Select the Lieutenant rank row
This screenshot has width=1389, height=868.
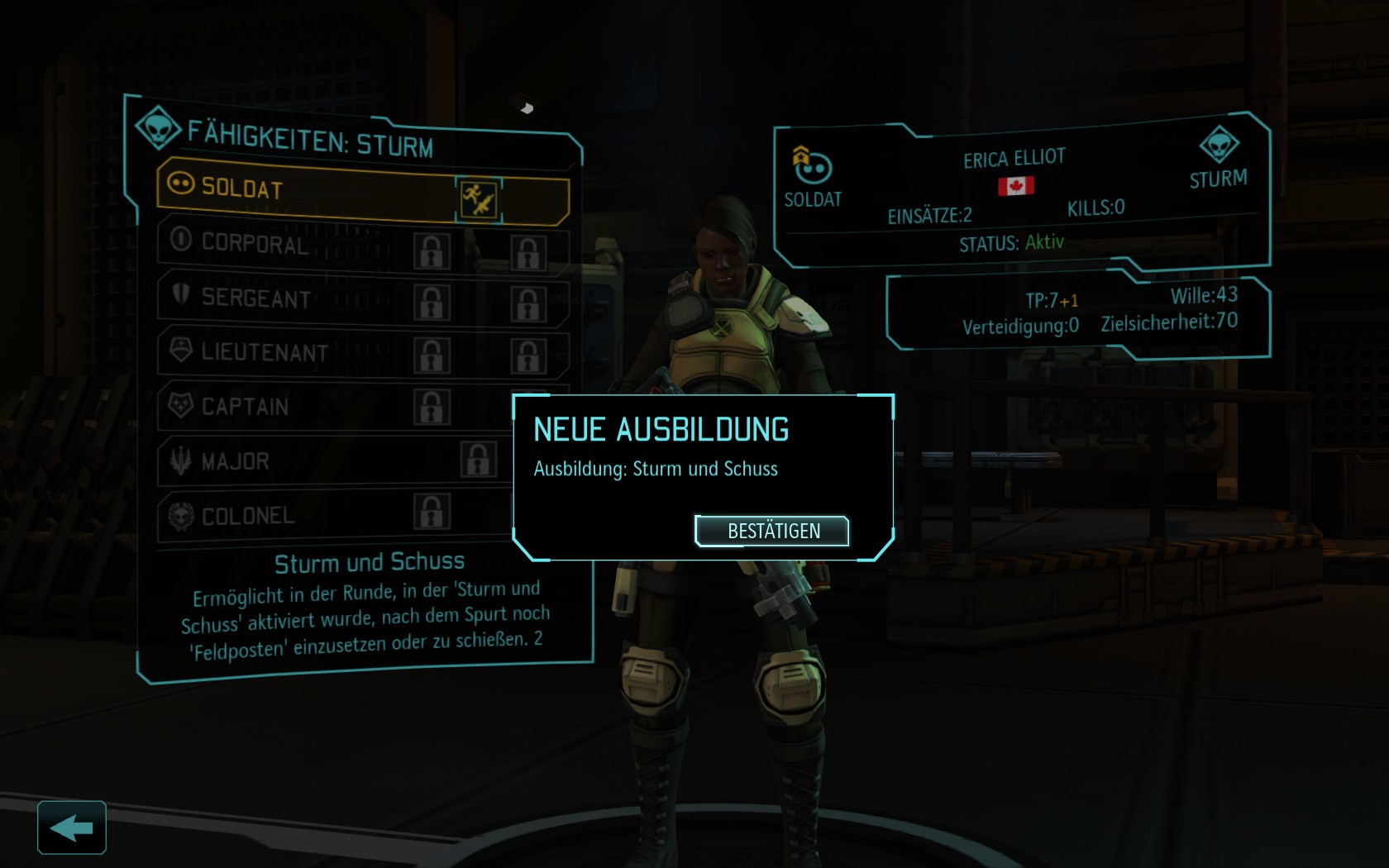(x=281, y=352)
